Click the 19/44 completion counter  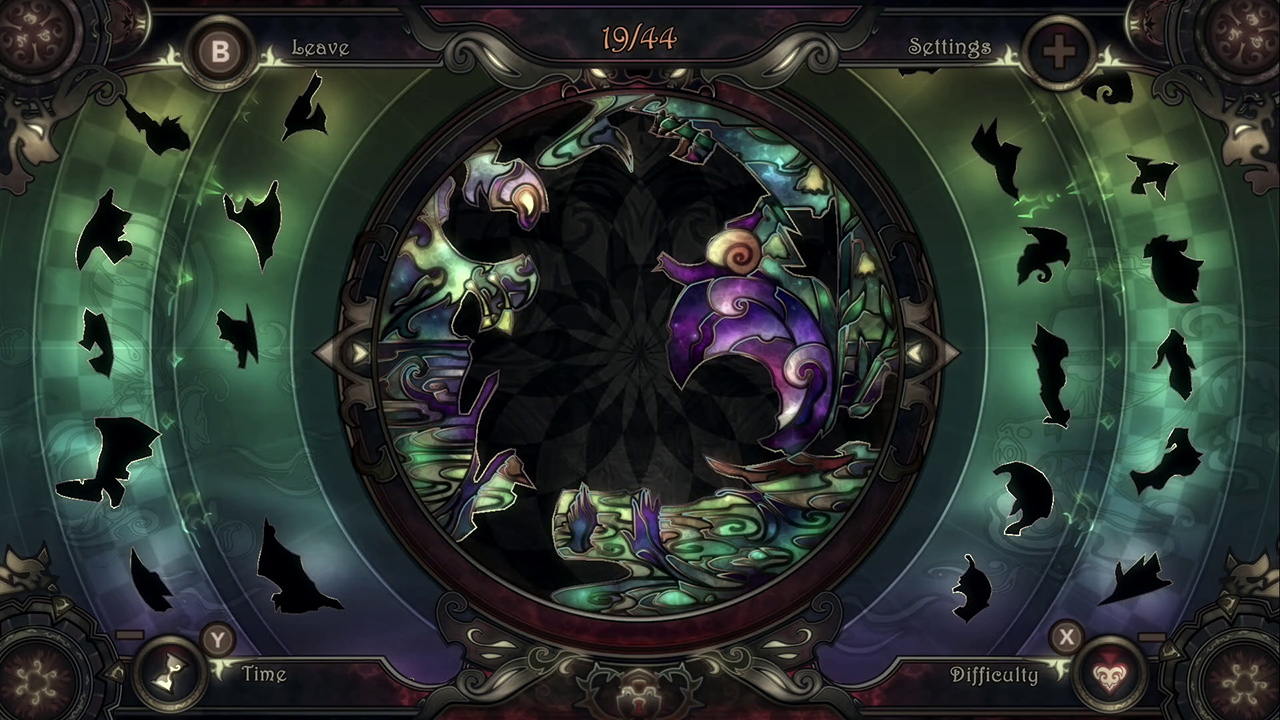pyautogui.click(x=640, y=40)
